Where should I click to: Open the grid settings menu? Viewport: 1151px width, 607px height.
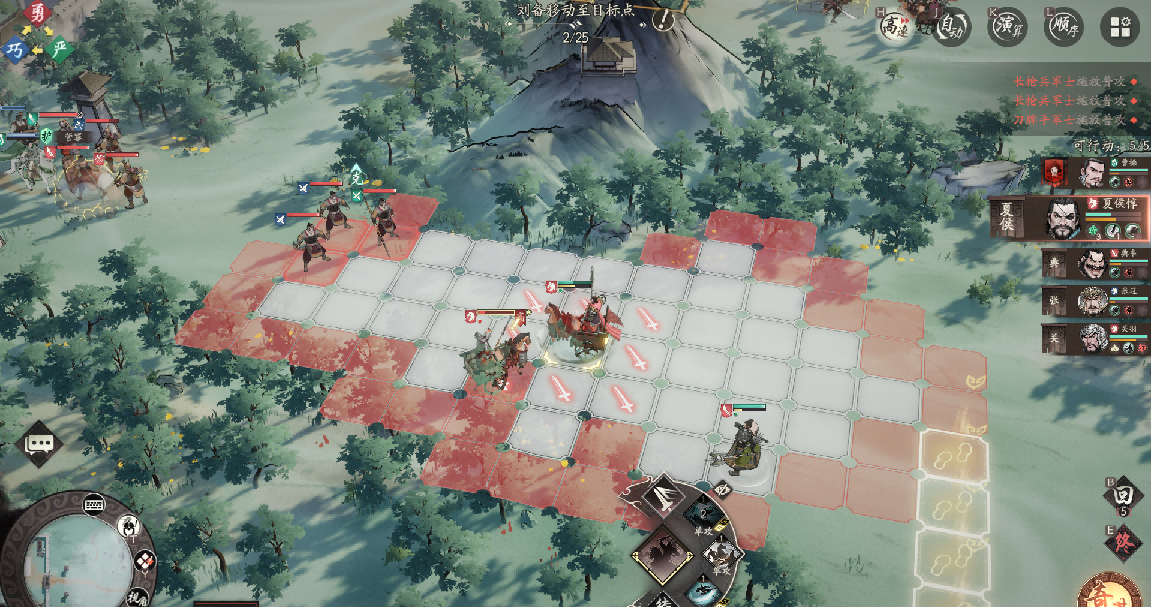(x=1119, y=28)
